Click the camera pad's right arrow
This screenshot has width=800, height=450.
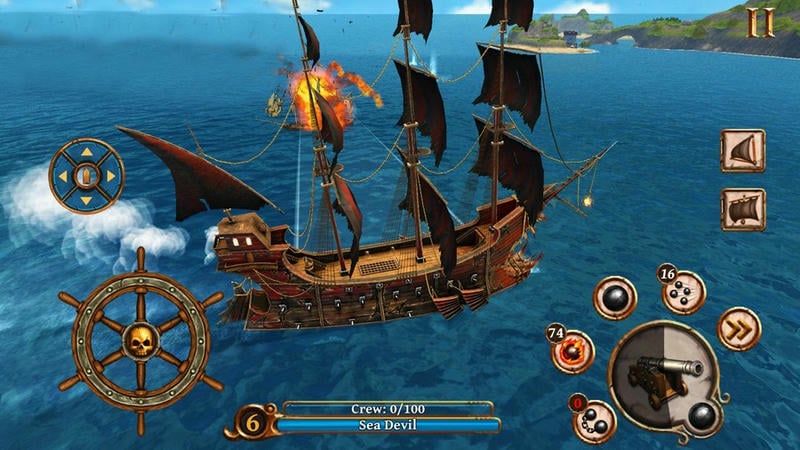tap(111, 177)
